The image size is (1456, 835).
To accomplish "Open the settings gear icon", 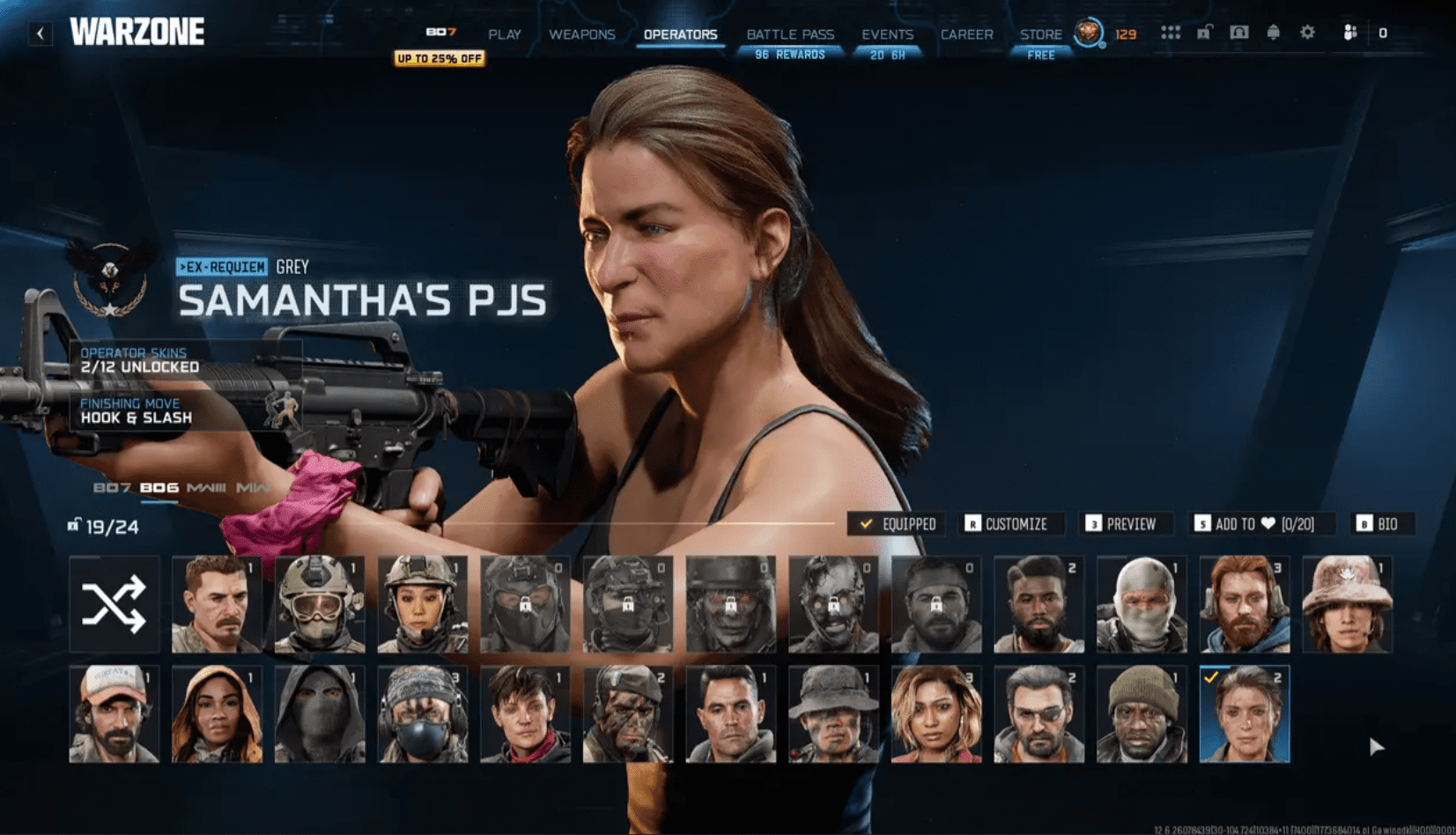I will coord(1307,32).
